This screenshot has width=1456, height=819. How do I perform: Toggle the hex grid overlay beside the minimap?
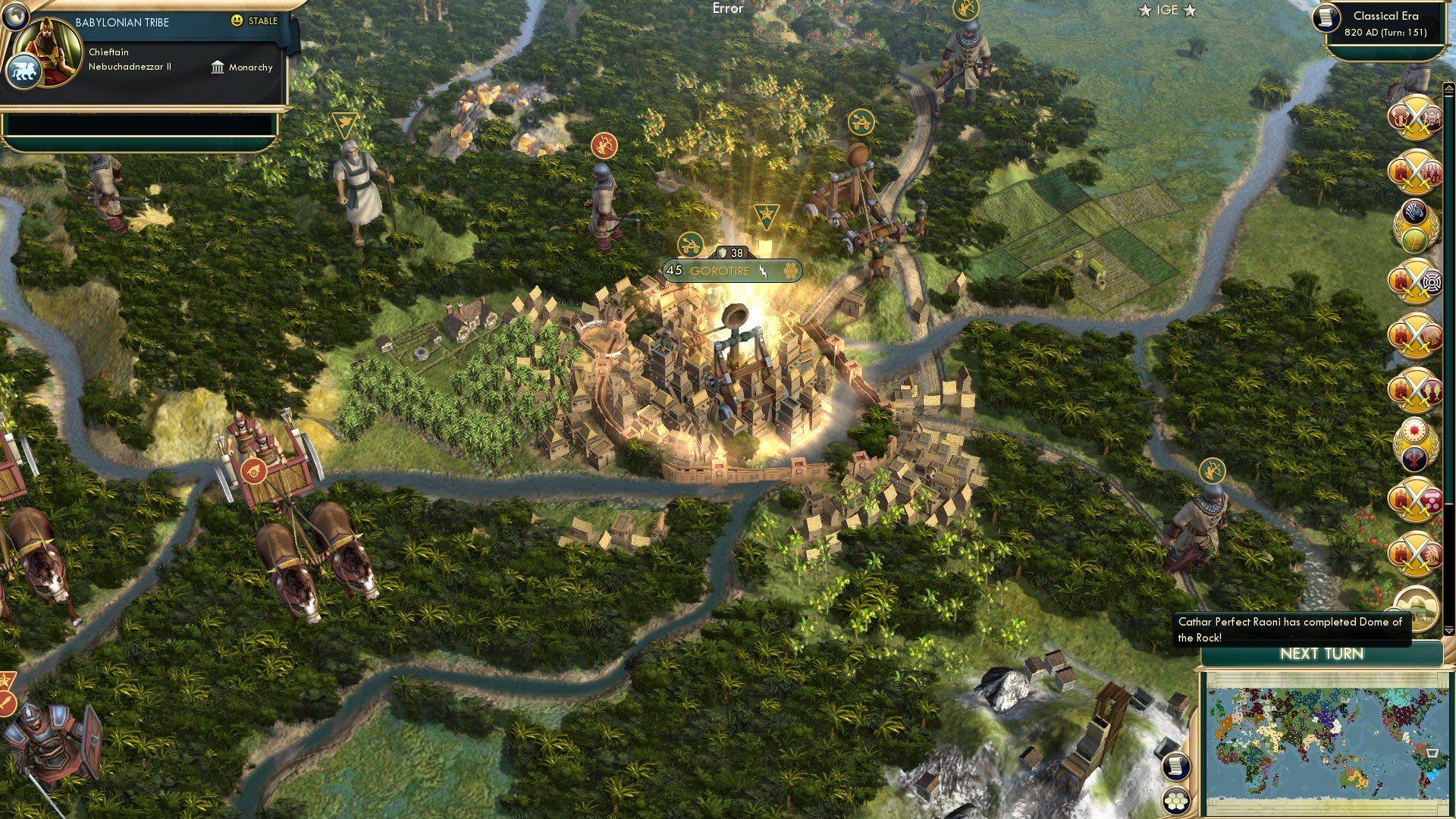(x=1176, y=801)
